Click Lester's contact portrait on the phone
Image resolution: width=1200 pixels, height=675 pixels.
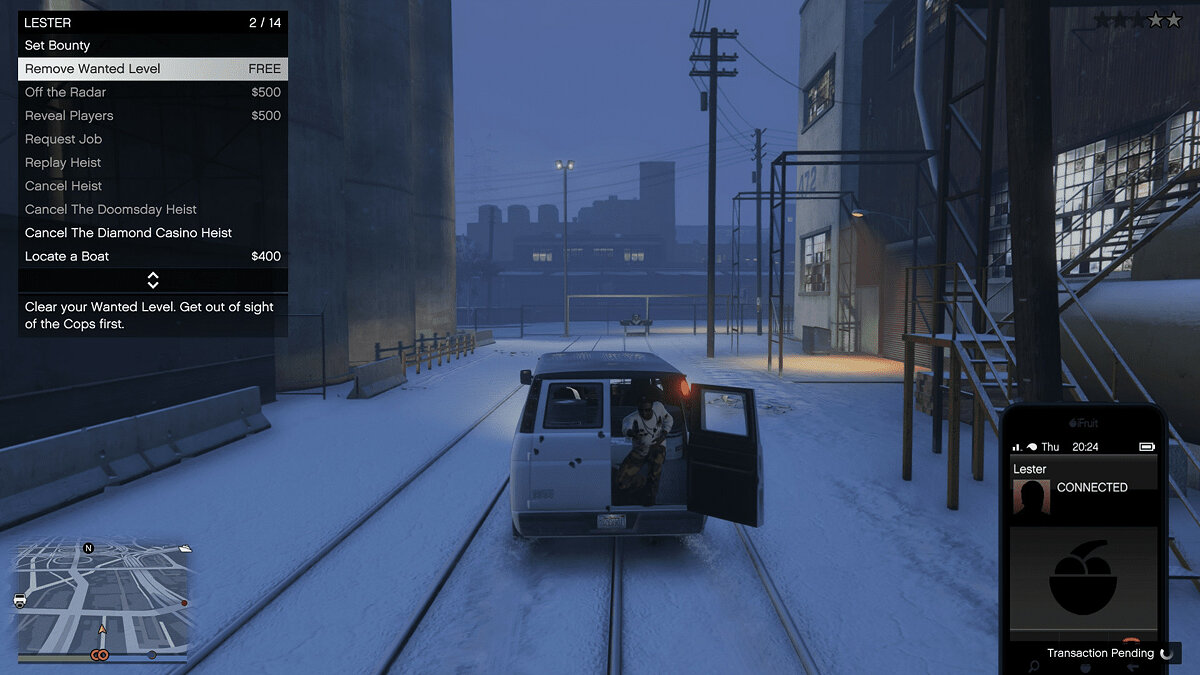(x=1031, y=497)
